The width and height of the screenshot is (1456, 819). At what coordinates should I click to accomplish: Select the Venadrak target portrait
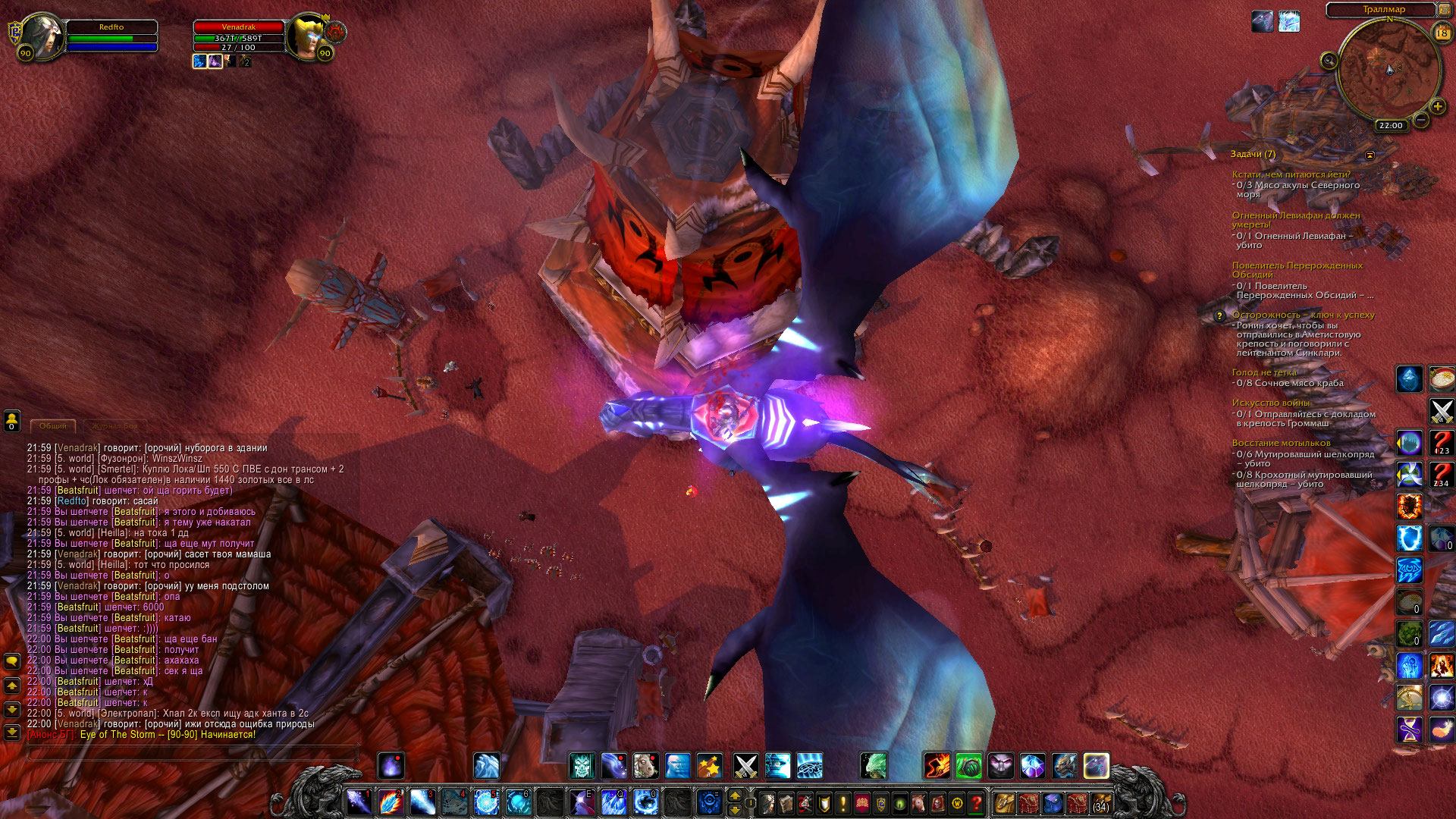click(309, 36)
